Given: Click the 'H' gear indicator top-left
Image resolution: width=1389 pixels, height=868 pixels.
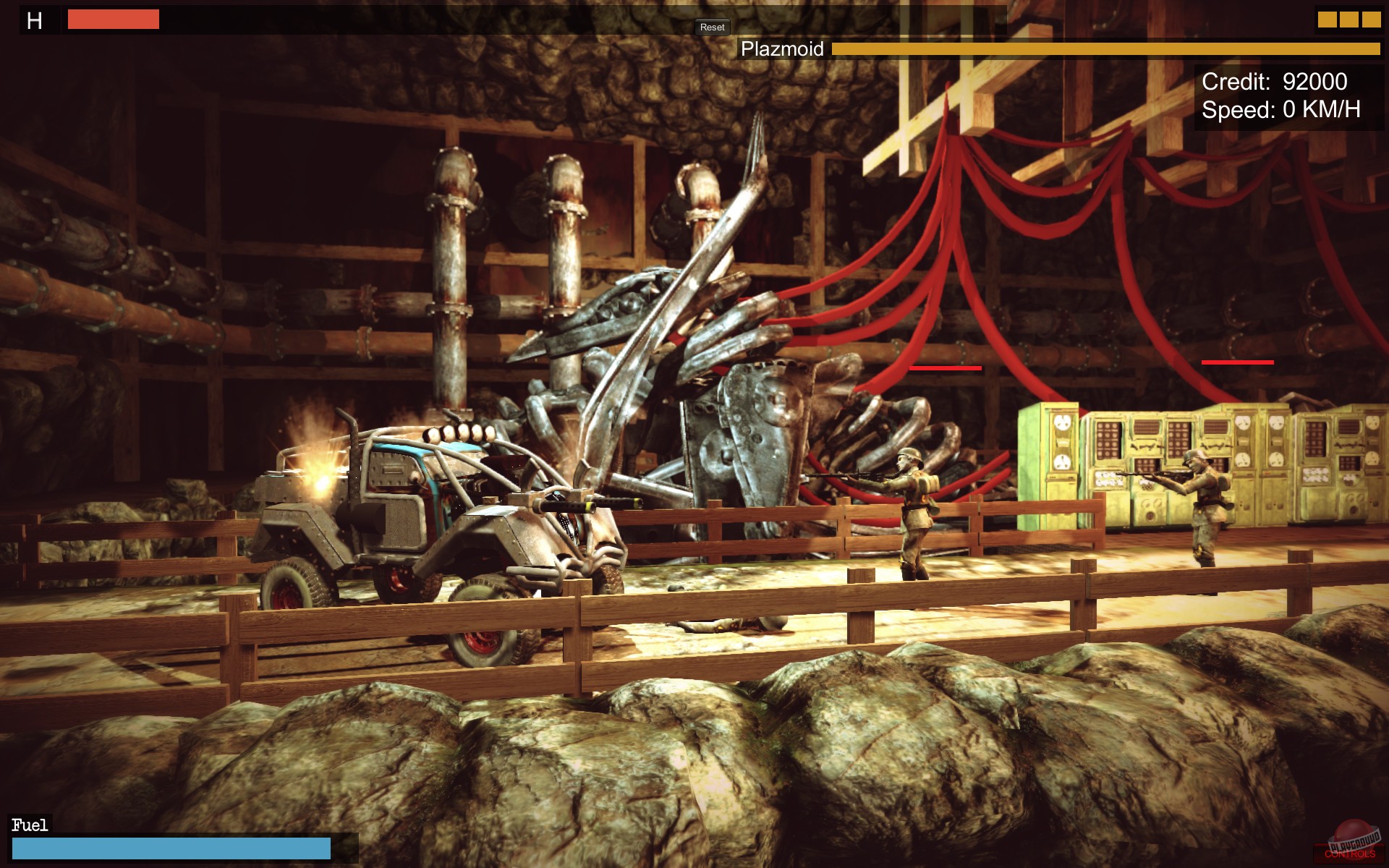Looking at the screenshot, I should point(34,21).
